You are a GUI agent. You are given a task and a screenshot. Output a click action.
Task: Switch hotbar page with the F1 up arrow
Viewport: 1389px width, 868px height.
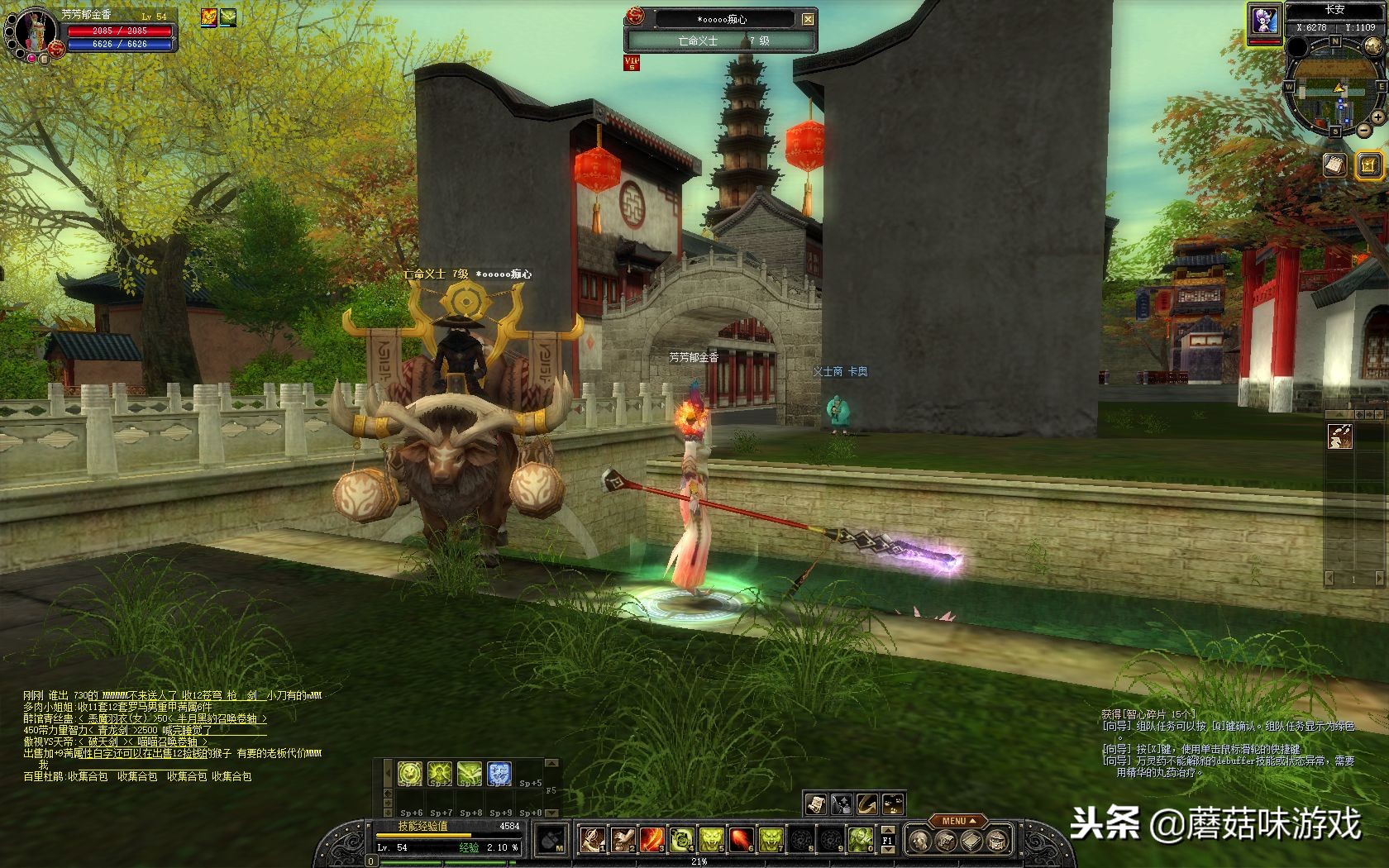click(887, 831)
